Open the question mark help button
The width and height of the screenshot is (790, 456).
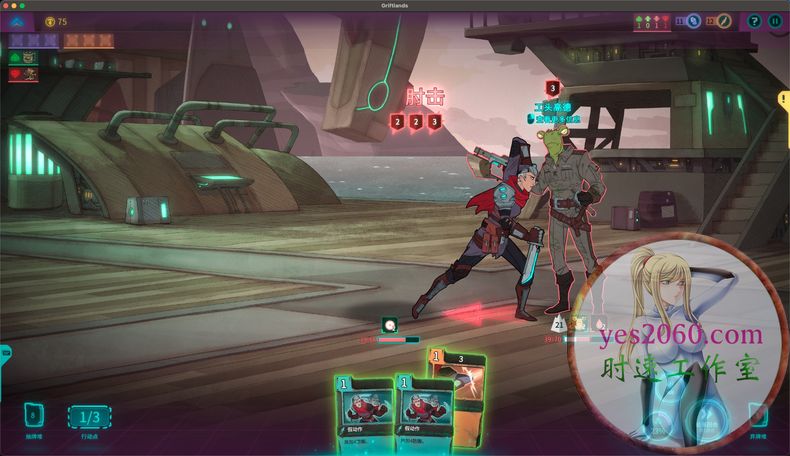754,21
